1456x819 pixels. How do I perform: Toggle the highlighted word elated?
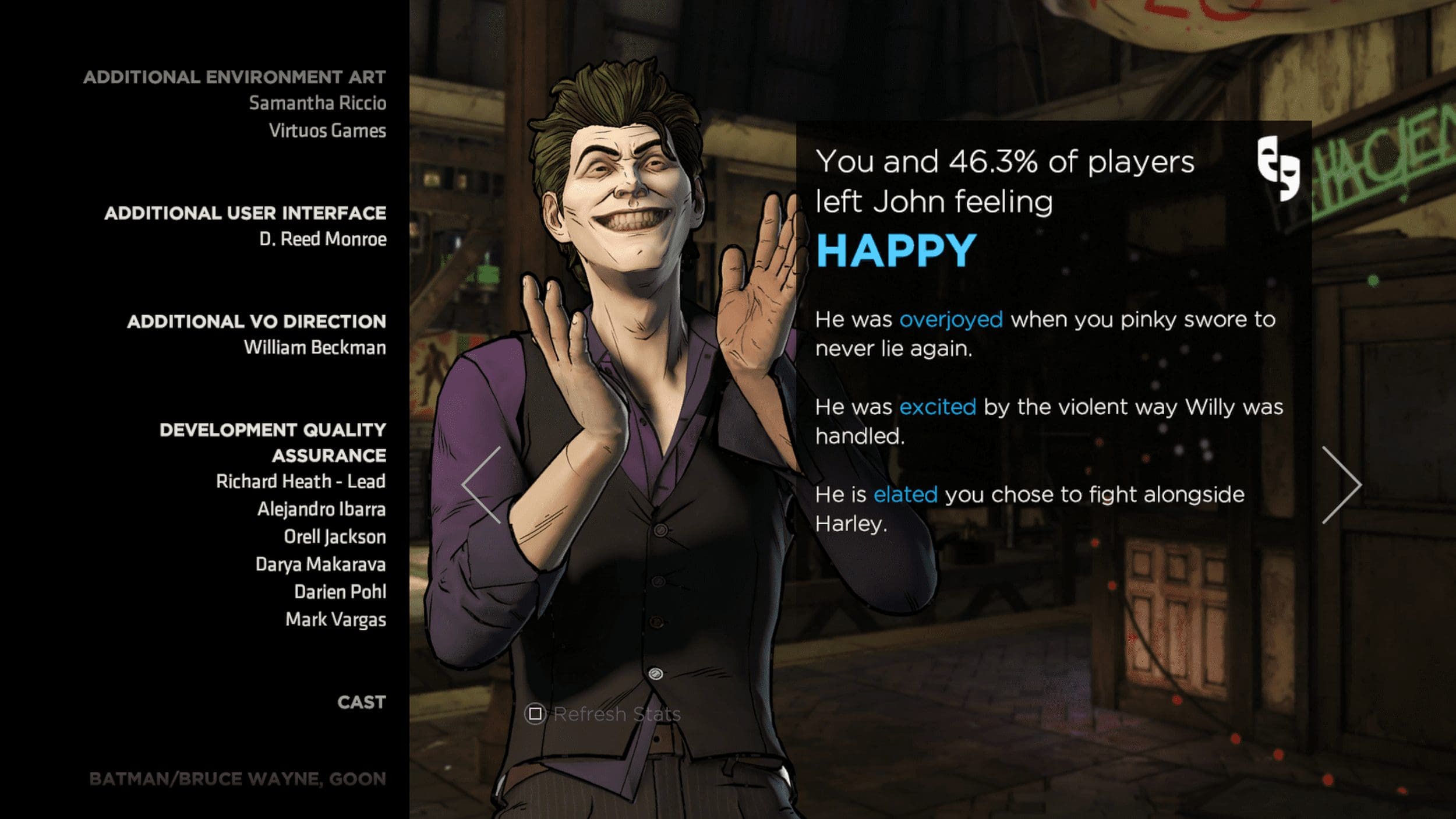click(906, 494)
